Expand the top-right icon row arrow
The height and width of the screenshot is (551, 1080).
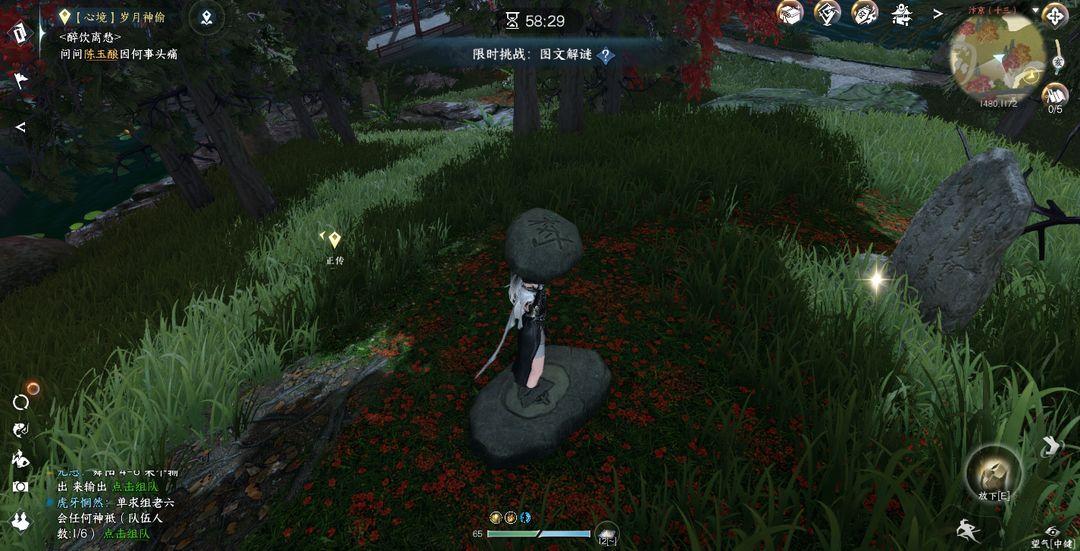[938, 14]
